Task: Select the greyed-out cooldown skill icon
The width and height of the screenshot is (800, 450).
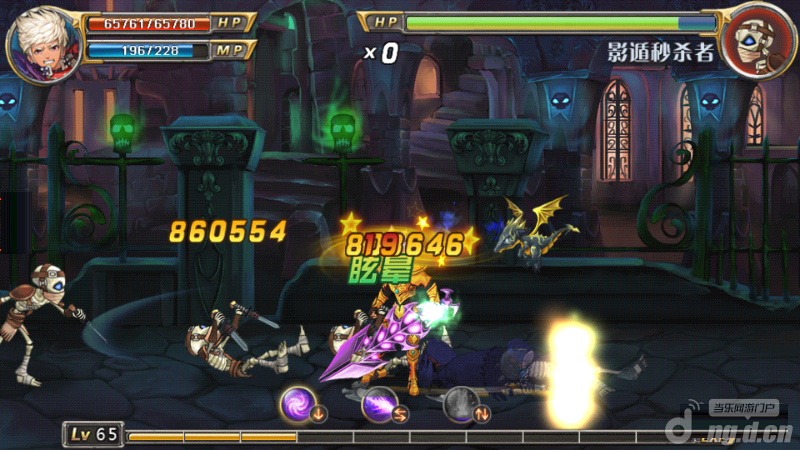Action: point(461,404)
